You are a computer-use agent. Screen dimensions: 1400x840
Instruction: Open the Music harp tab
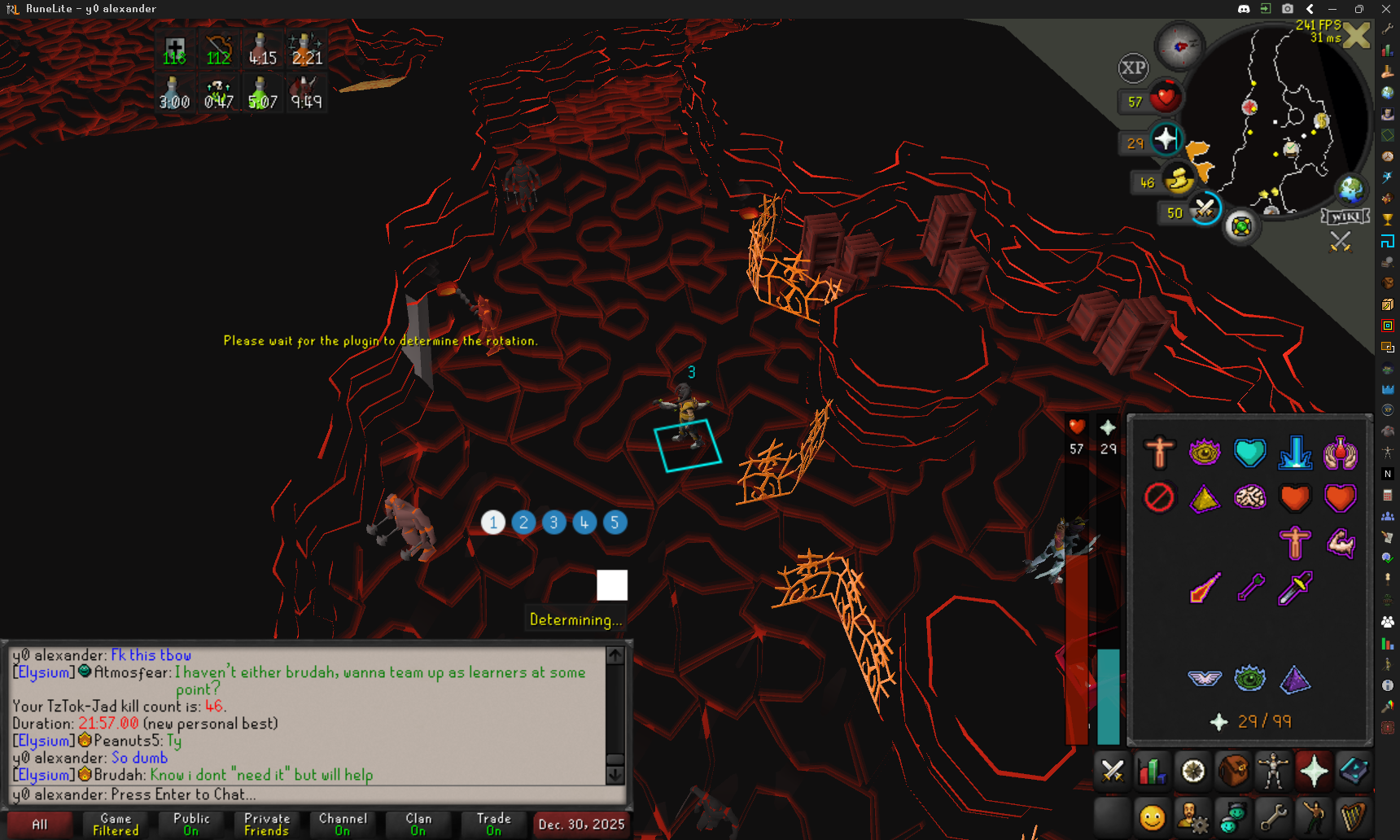(1354, 816)
